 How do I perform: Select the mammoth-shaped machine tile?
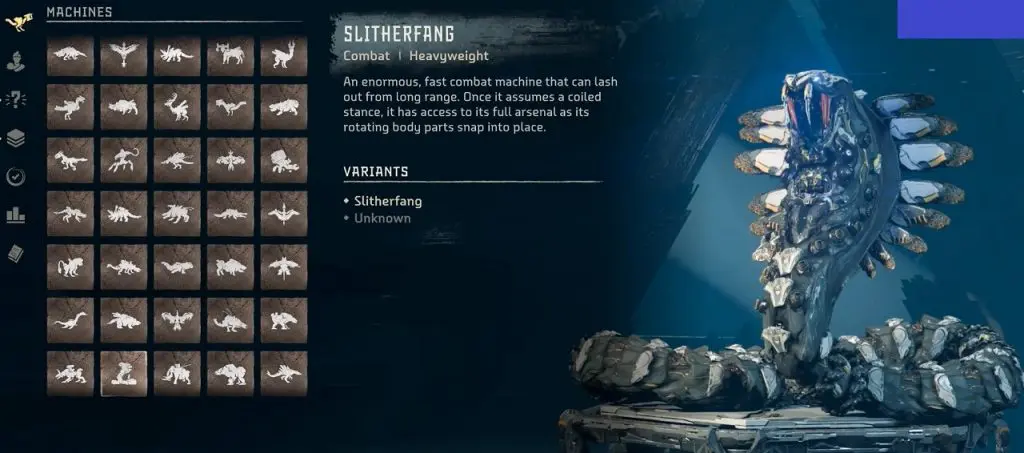tap(177, 373)
